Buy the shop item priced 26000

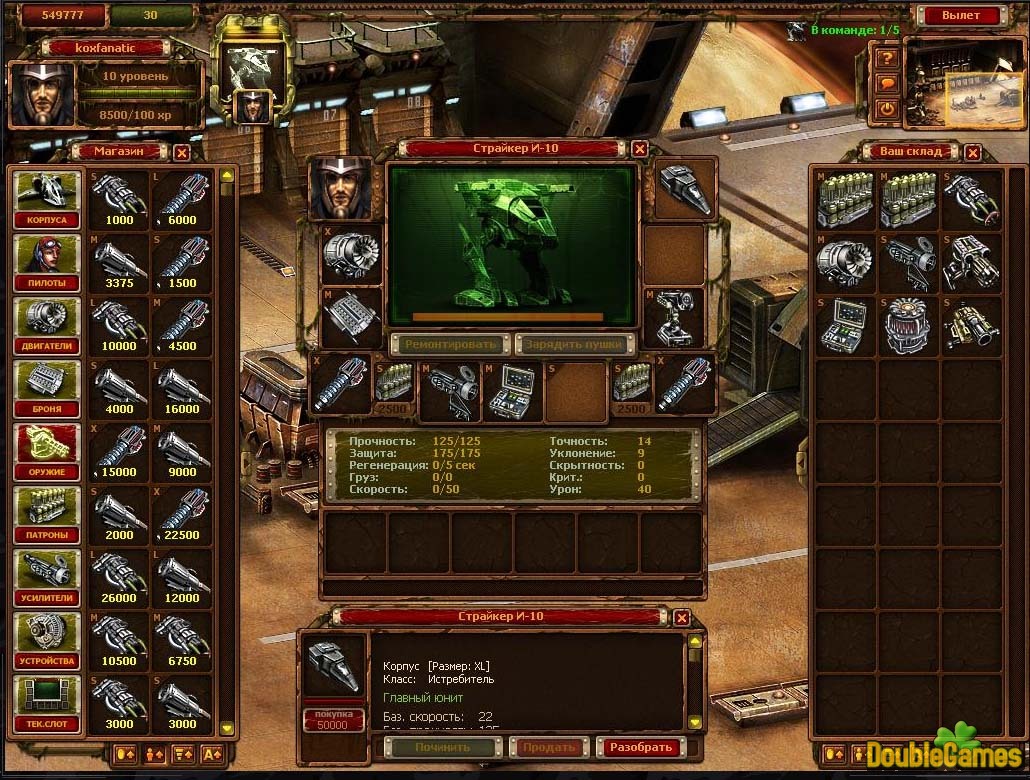tap(119, 578)
